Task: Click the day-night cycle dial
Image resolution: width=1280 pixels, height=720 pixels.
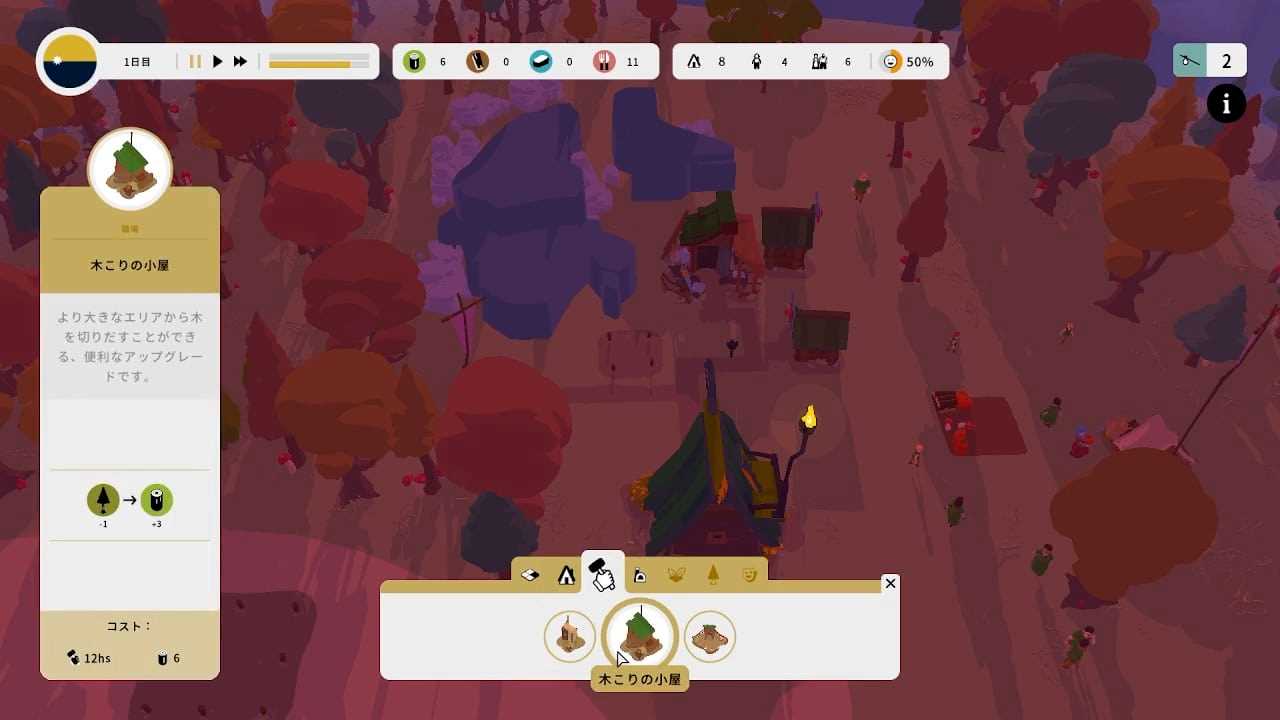Action: pyautogui.click(x=69, y=62)
